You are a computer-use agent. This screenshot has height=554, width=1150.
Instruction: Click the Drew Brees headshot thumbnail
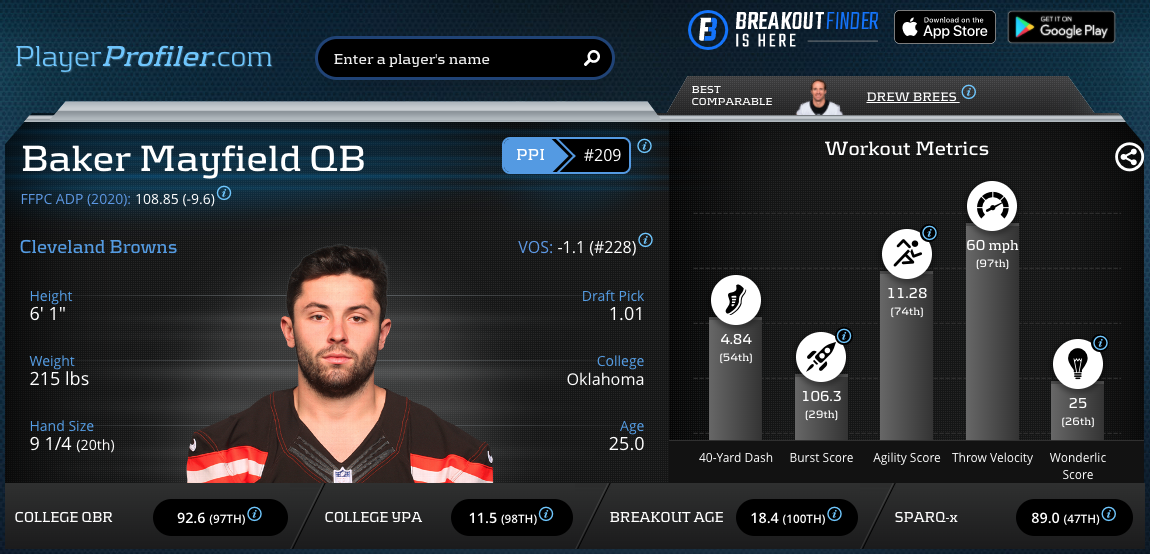(819, 97)
